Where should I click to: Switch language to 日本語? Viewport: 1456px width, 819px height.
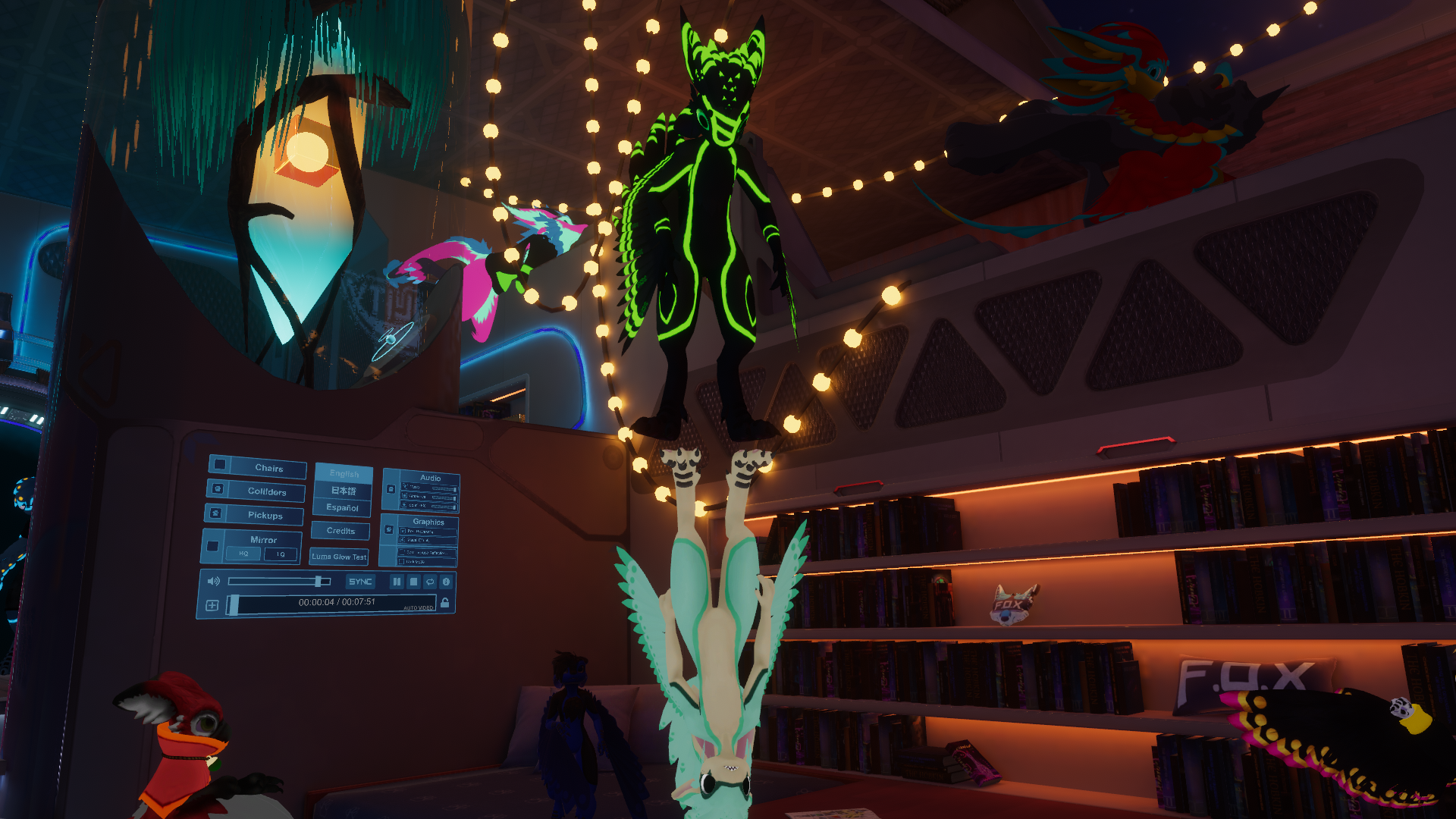pos(343,491)
